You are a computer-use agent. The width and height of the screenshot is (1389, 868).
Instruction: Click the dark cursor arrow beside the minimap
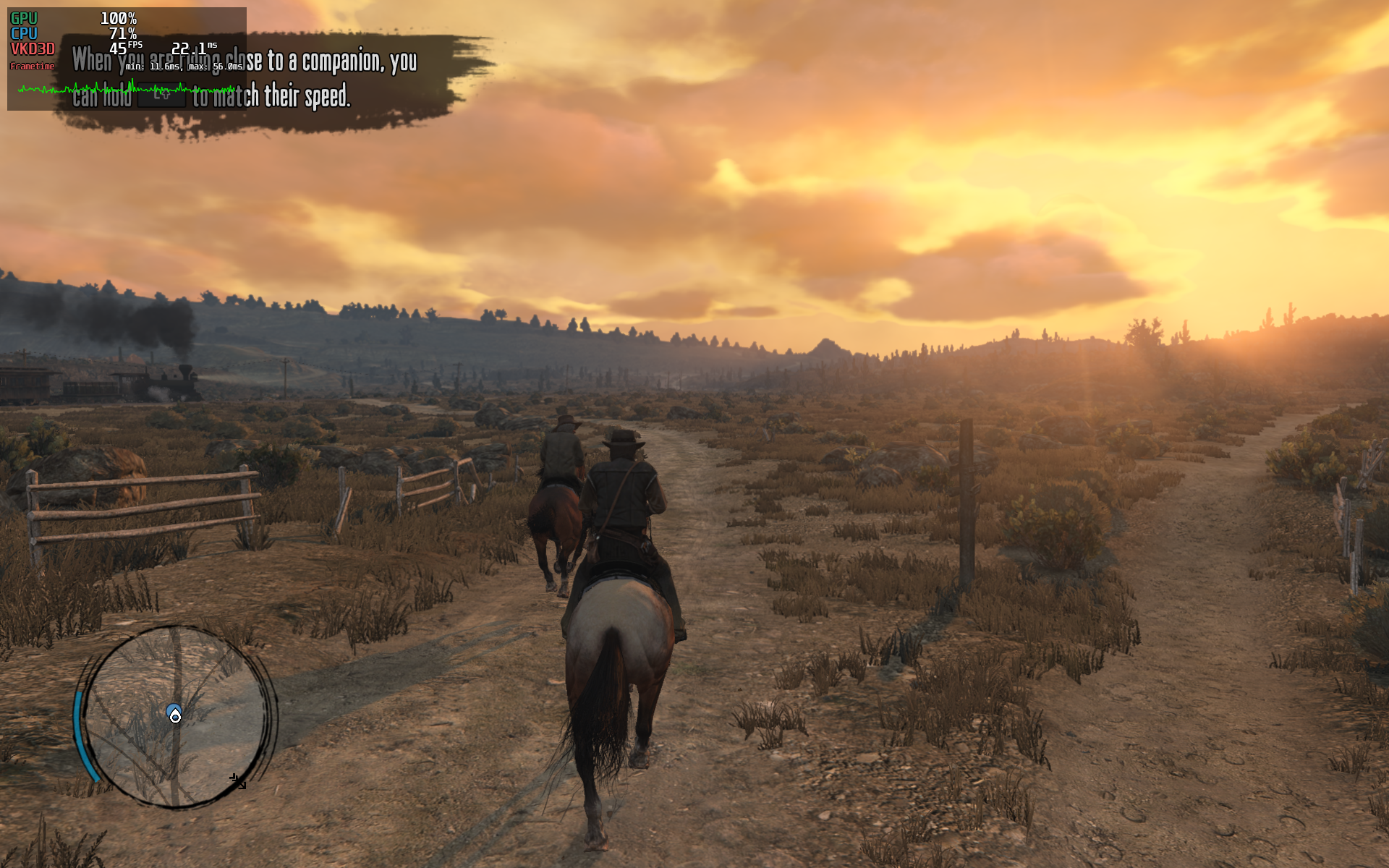pyautogui.click(x=237, y=781)
